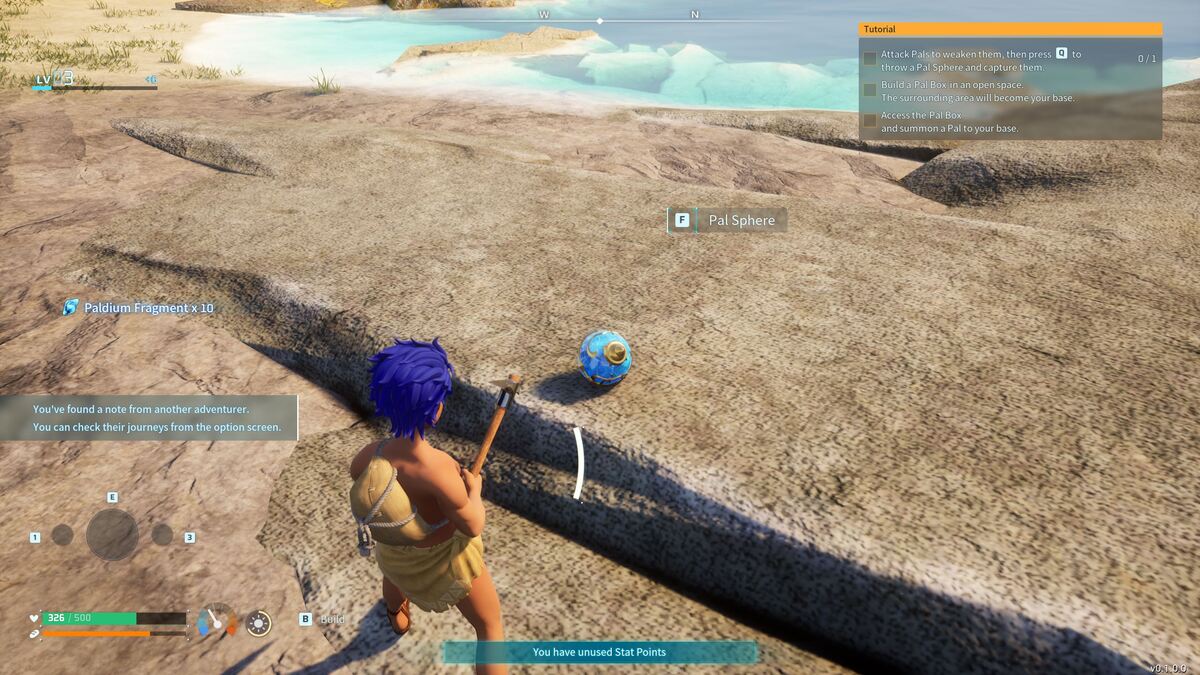The width and height of the screenshot is (1200, 675).
Task: Tick the Build a Pal Box checkbox
Action: coord(870,91)
